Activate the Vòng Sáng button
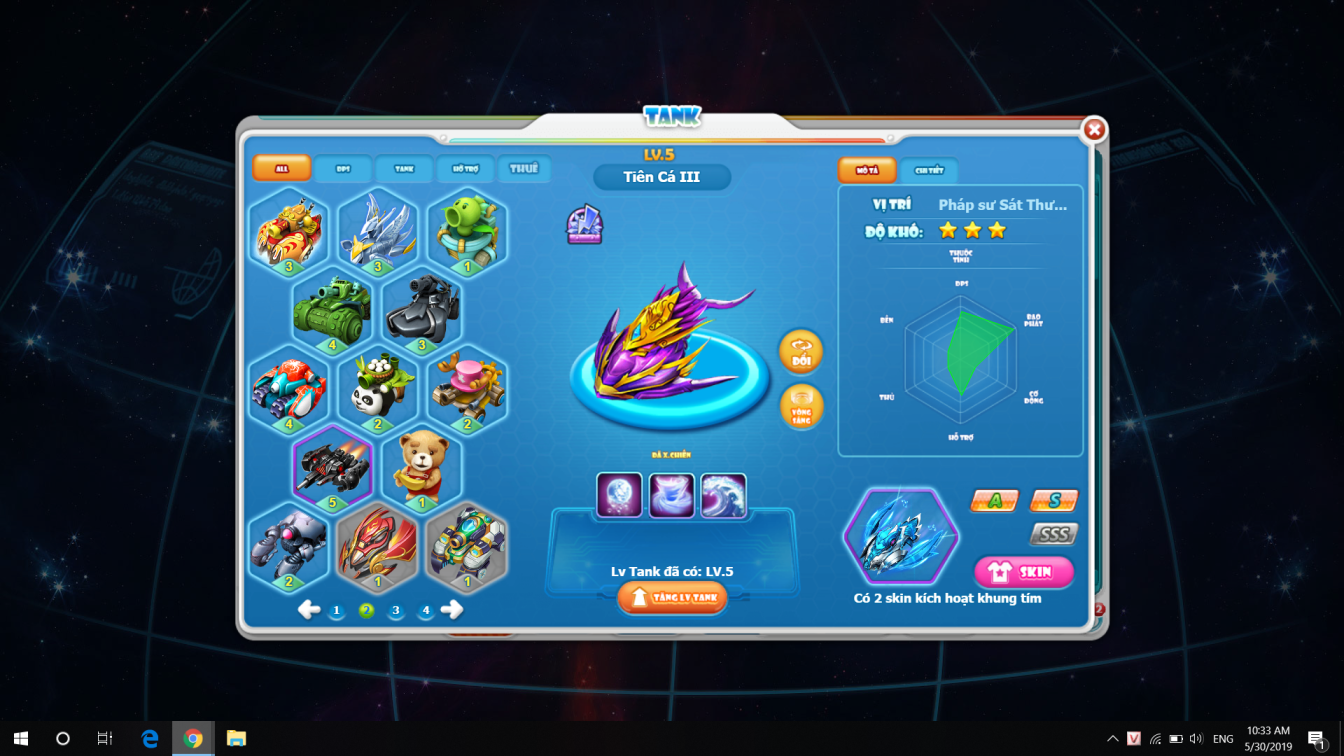The image size is (1344, 756). pos(801,407)
